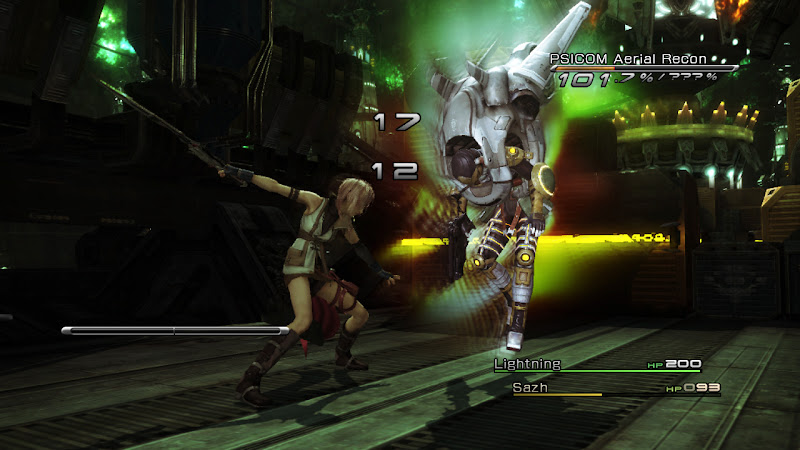This screenshot has width=800, height=450.
Task: Select Sazh in the party list
Action: coord(531,387)
